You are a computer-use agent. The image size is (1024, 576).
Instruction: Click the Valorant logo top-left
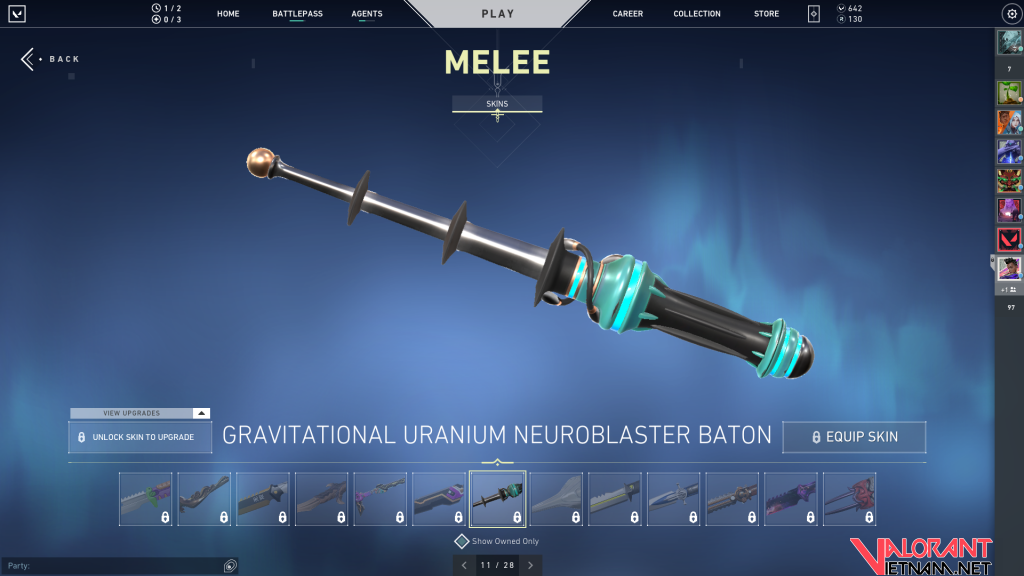pos(18,14)
